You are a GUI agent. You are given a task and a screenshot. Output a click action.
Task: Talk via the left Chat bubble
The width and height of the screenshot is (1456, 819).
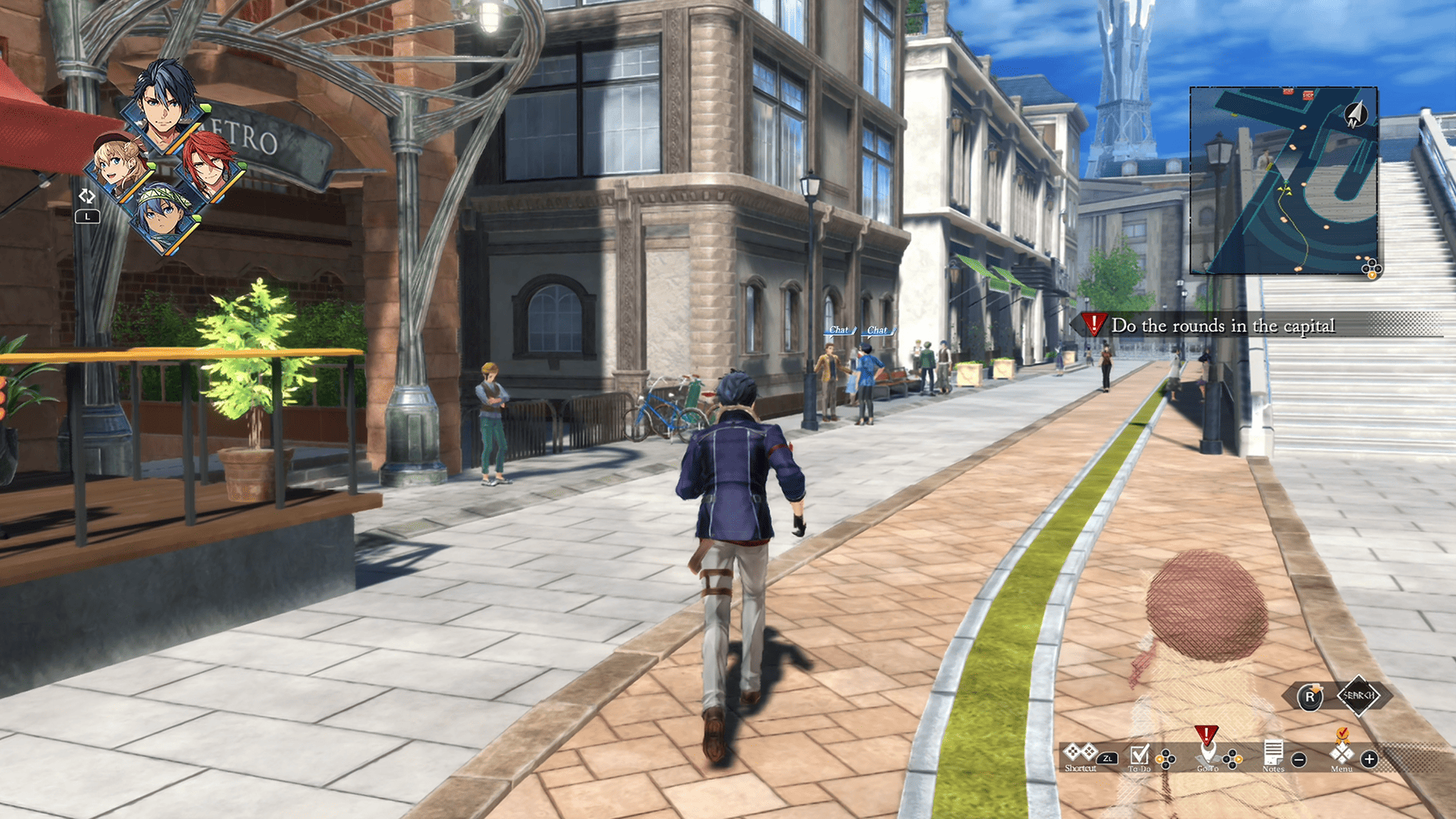[x=838, y=330]
